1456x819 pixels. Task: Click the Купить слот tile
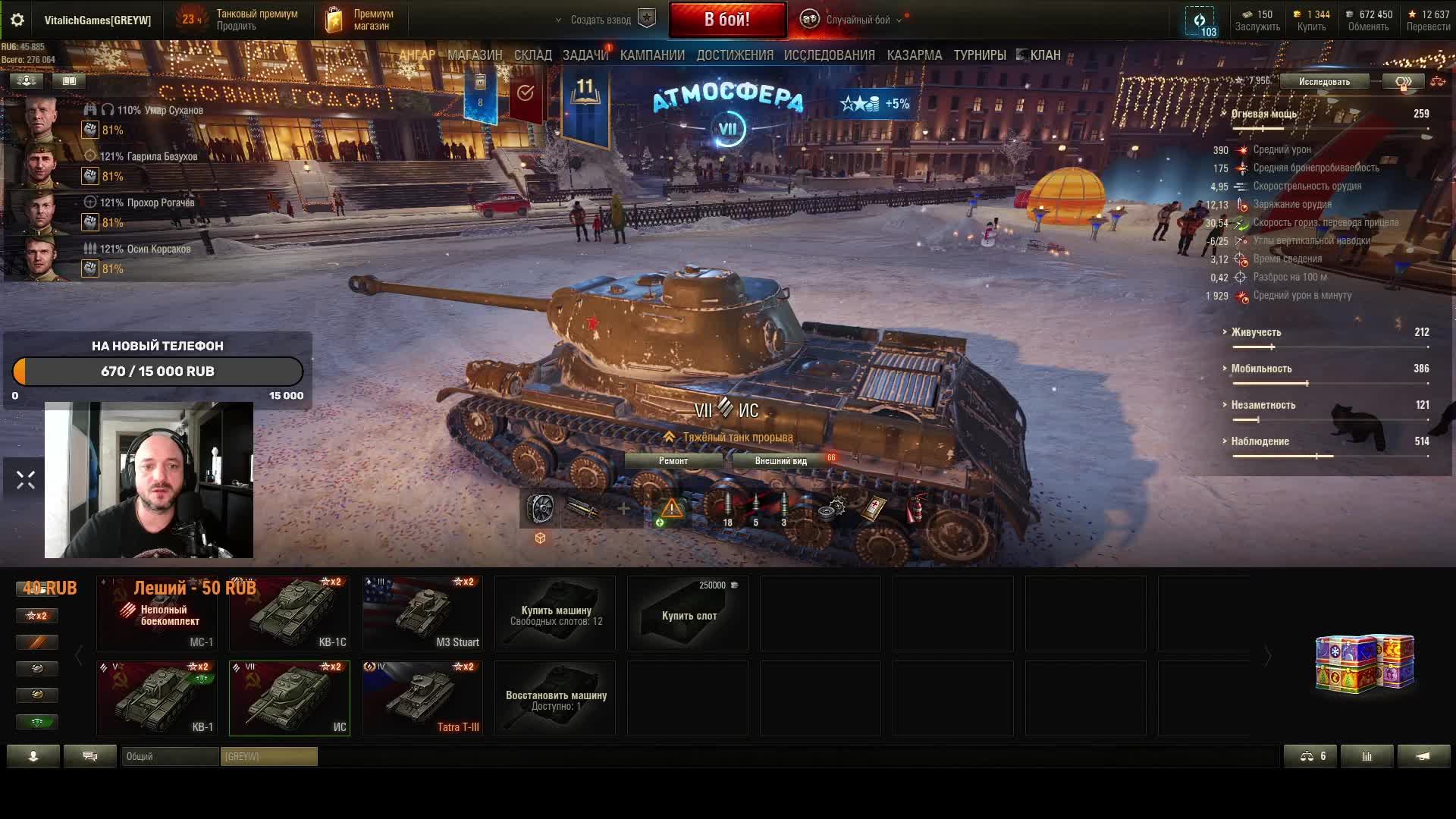[x=688, y=613]
